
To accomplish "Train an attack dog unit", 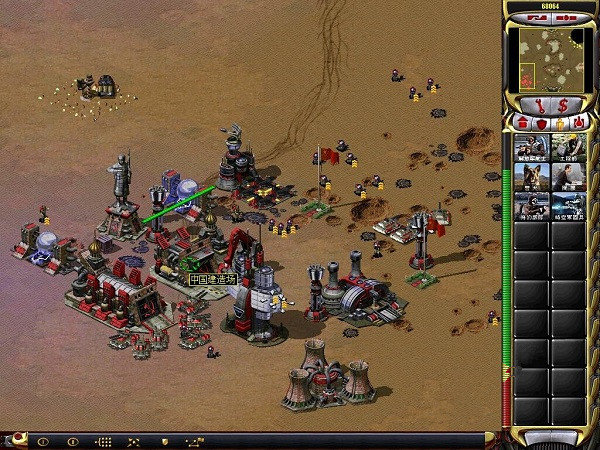I will pyautogui.click(x=531, y=177).
